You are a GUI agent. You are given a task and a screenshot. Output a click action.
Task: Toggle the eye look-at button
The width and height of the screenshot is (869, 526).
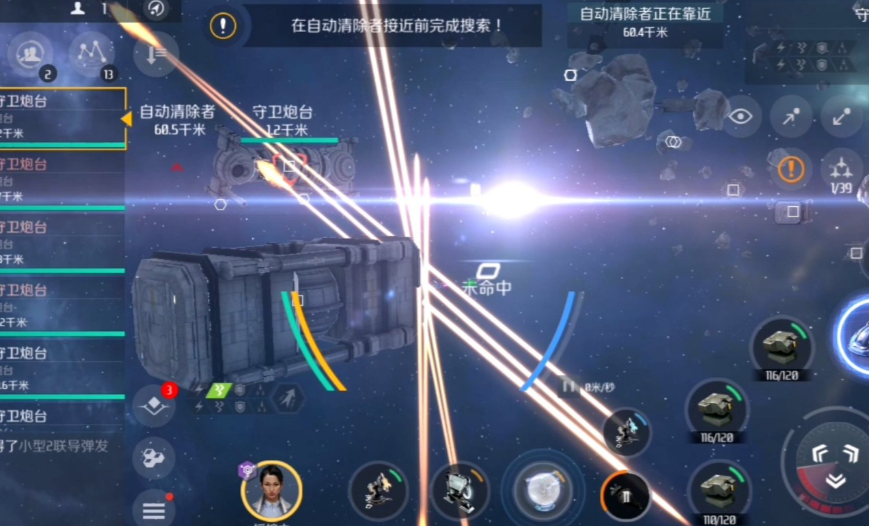[741, 116]
